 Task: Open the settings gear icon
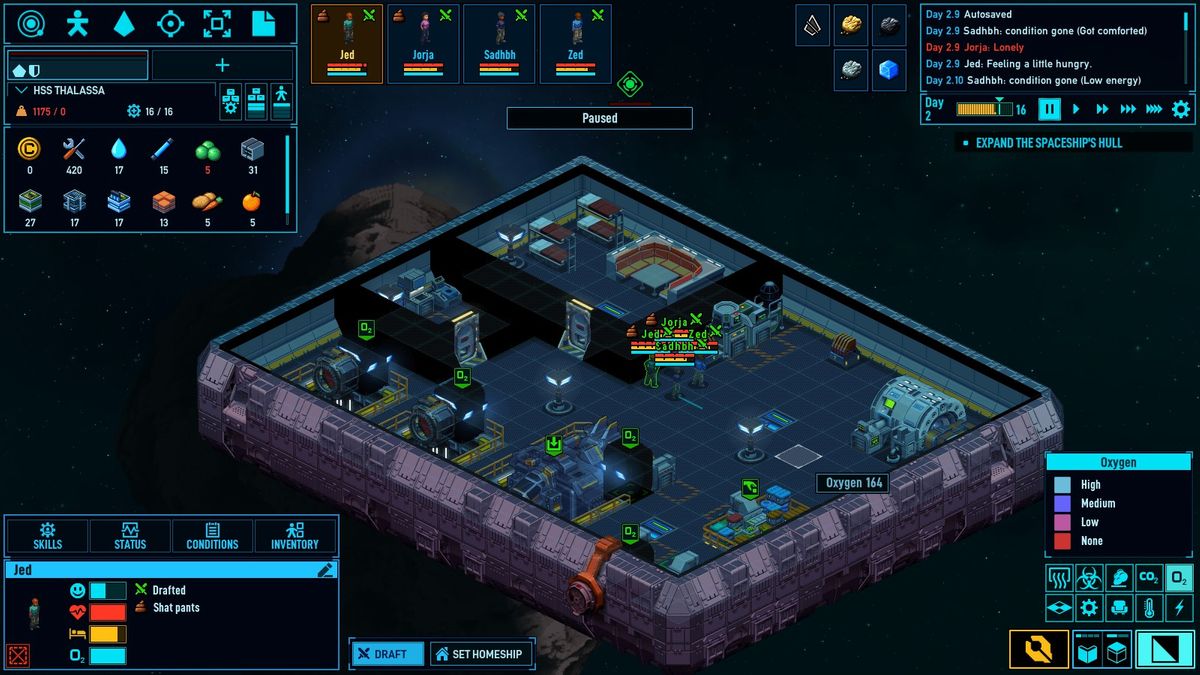pos(1181,109)
